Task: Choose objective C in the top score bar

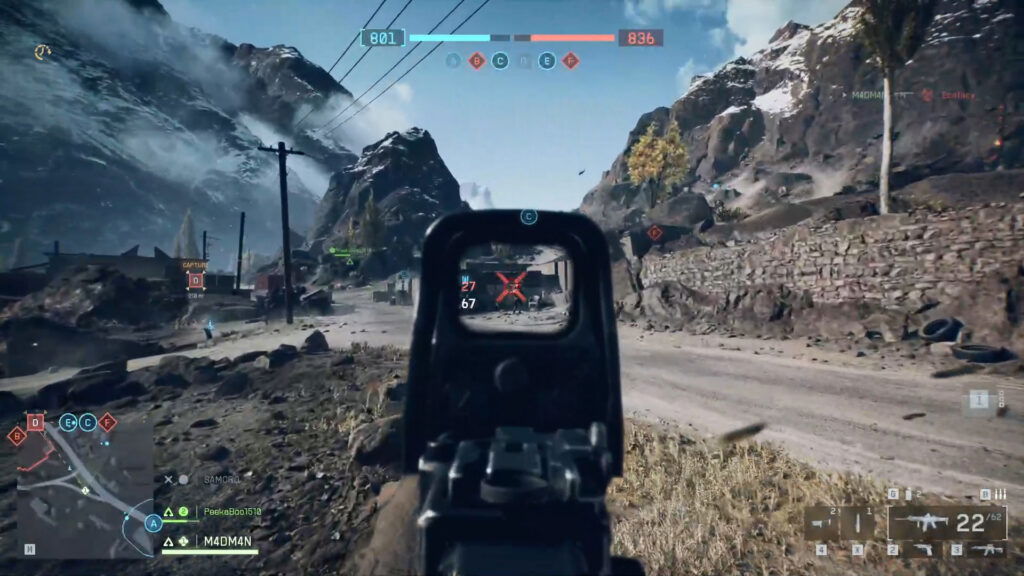Action: click(x=500, y=61)
